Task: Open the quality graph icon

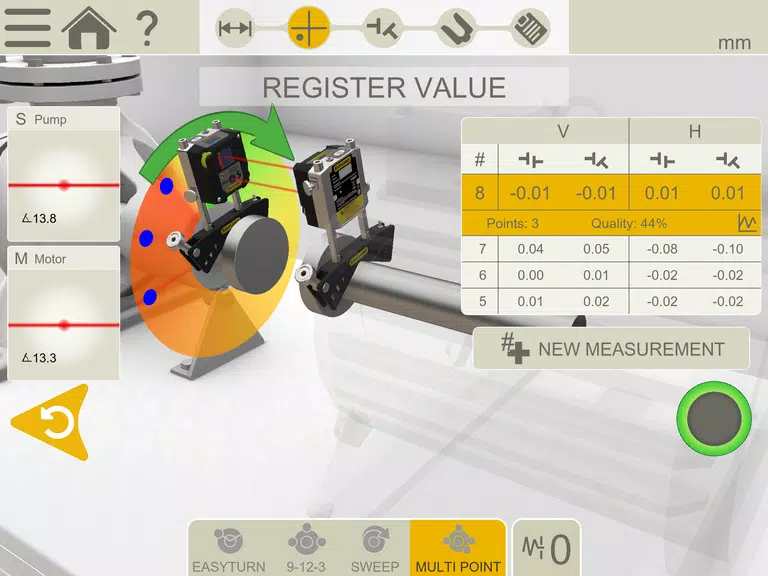Action: click(745, 223)
